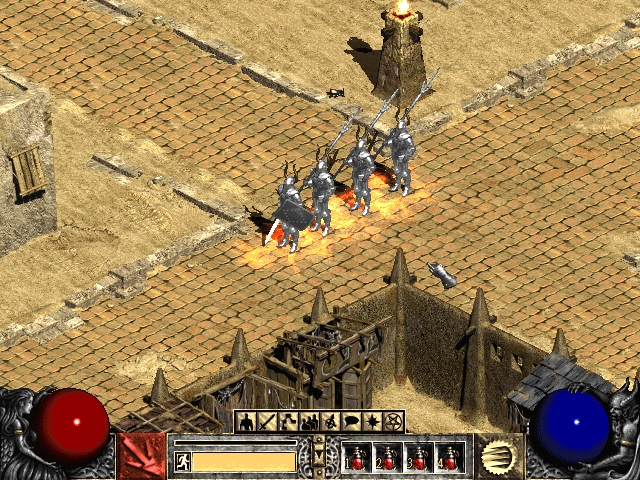
Task: Select the left-hand attack skill icon
Action: [x=141, y=456]
